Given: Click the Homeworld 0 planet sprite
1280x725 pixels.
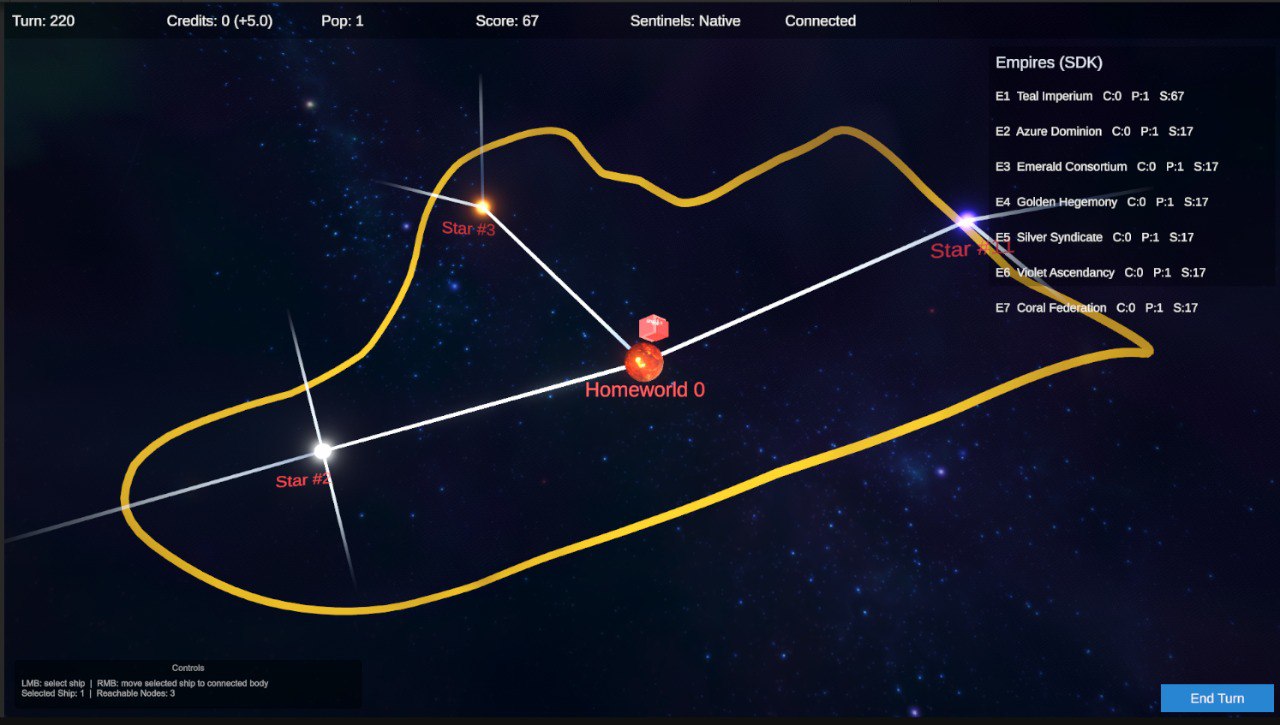Looking at the screenshot, I should pyautogui.click(x=643, y=362).
